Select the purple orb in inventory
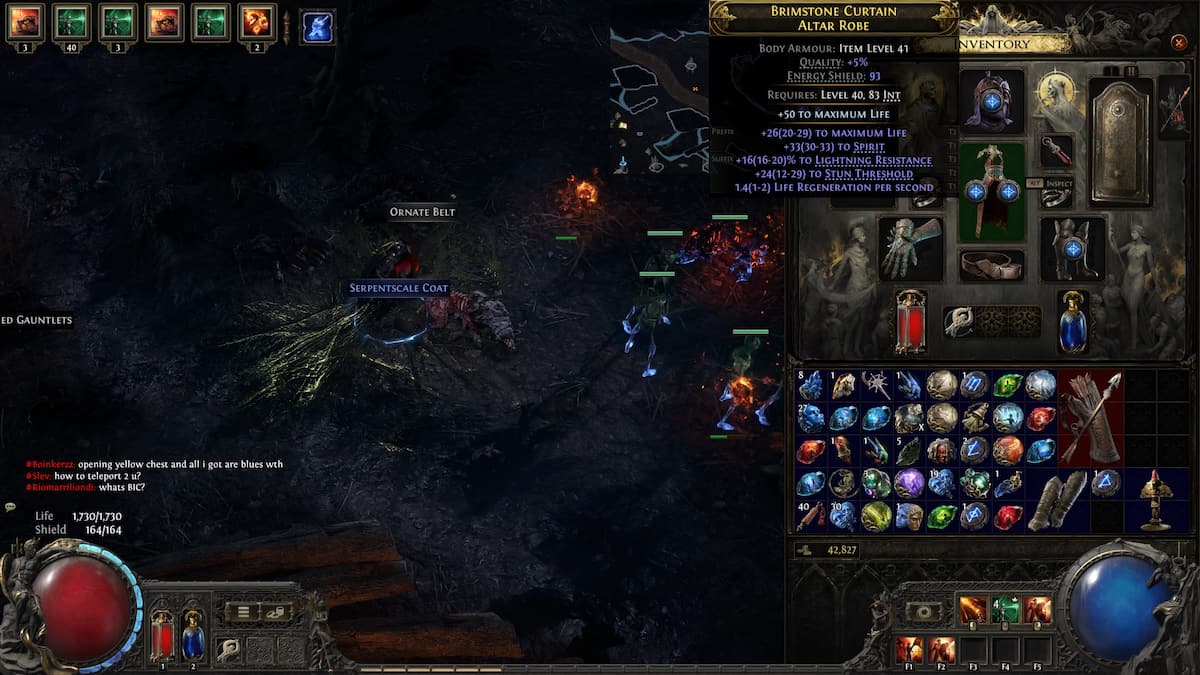The height and width of the screenshot is (675, 1200). (909, 483)
